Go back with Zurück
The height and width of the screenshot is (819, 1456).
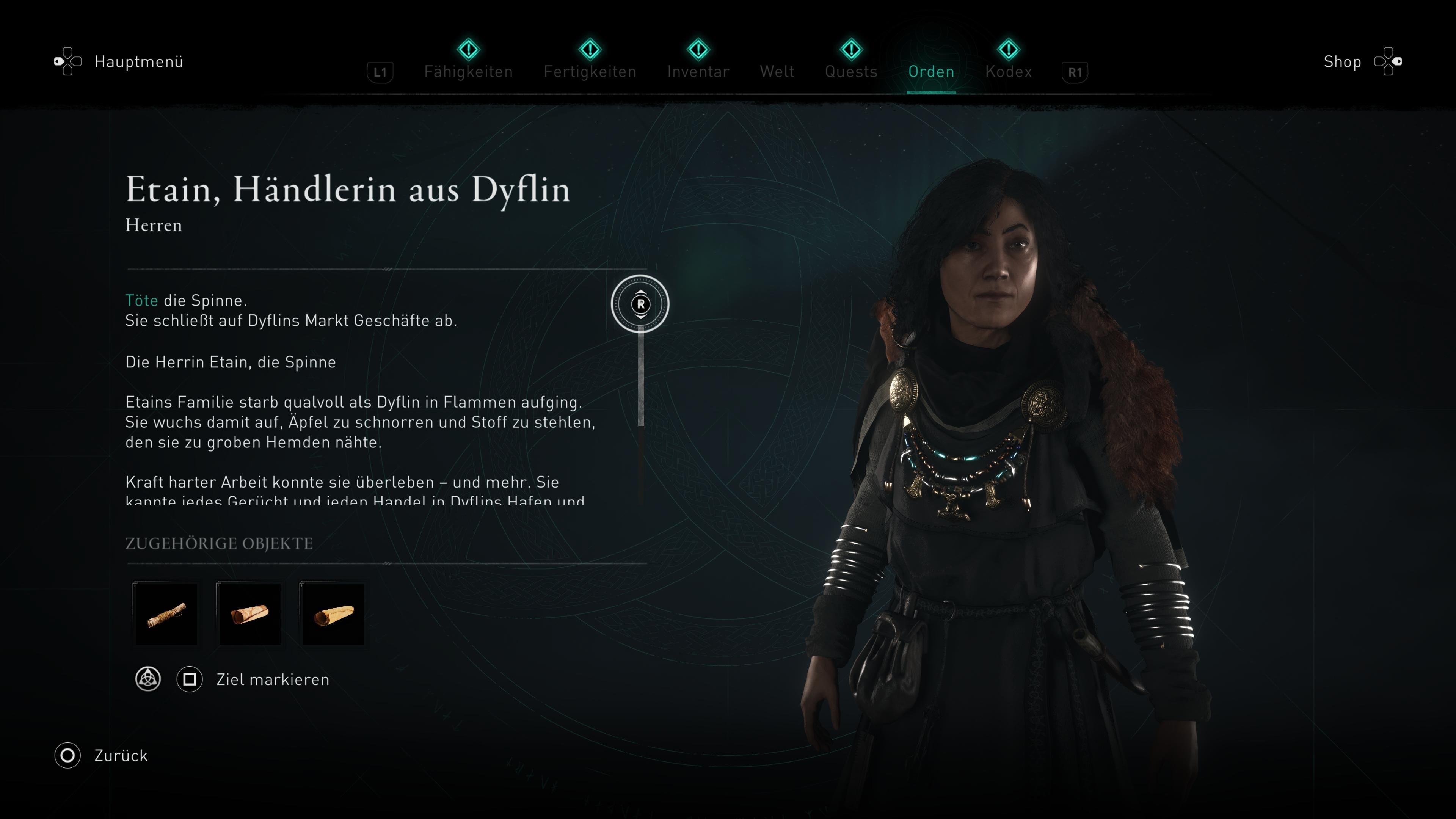click(121, 756)
